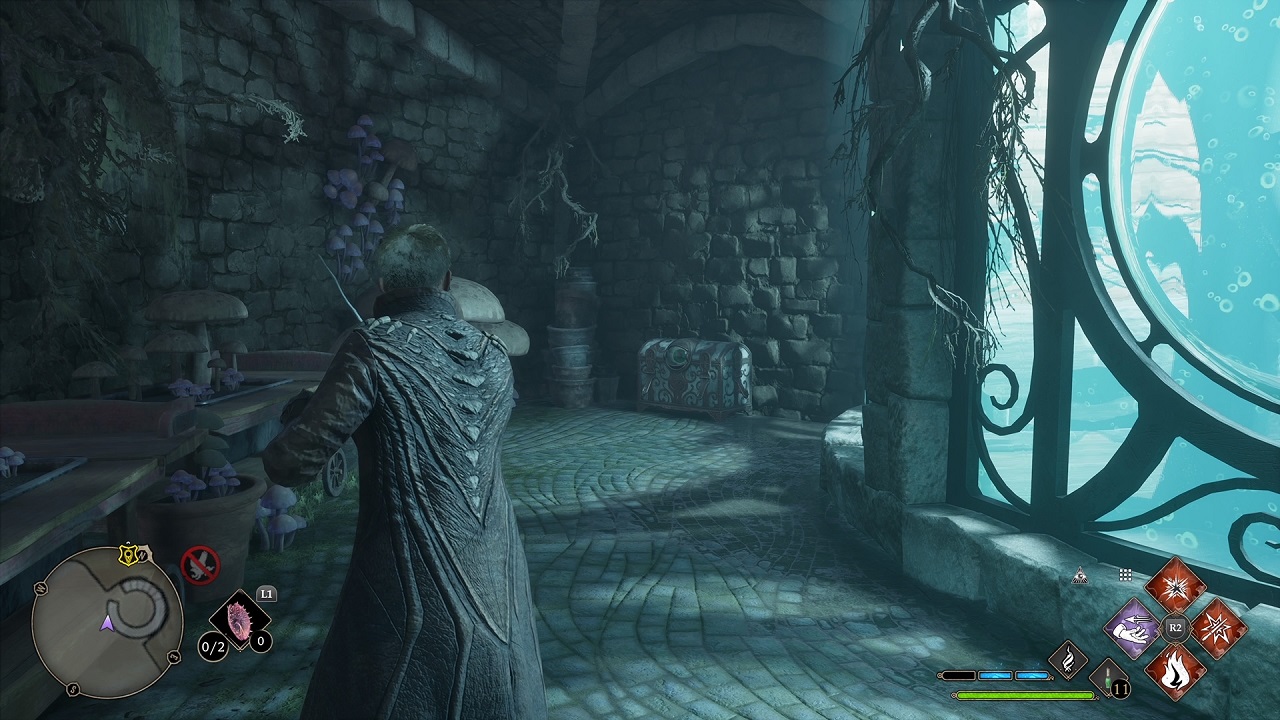The height and width of the screenshot is (720, 1280).
Task: Select the purple Depulso spell slot
Action: [x=1132, y=629]
